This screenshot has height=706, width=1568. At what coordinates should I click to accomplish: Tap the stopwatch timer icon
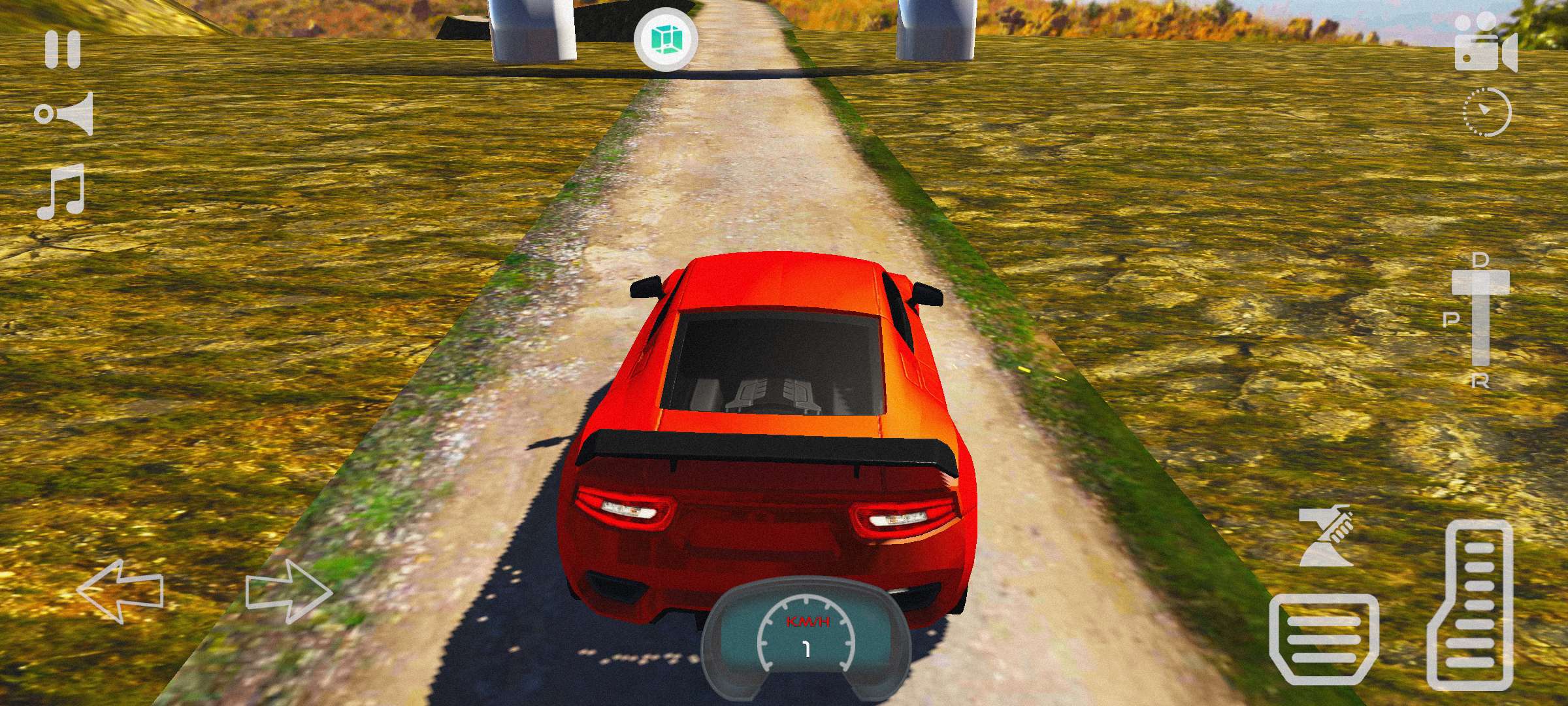pyautogui.click(x=1486, y=113)
